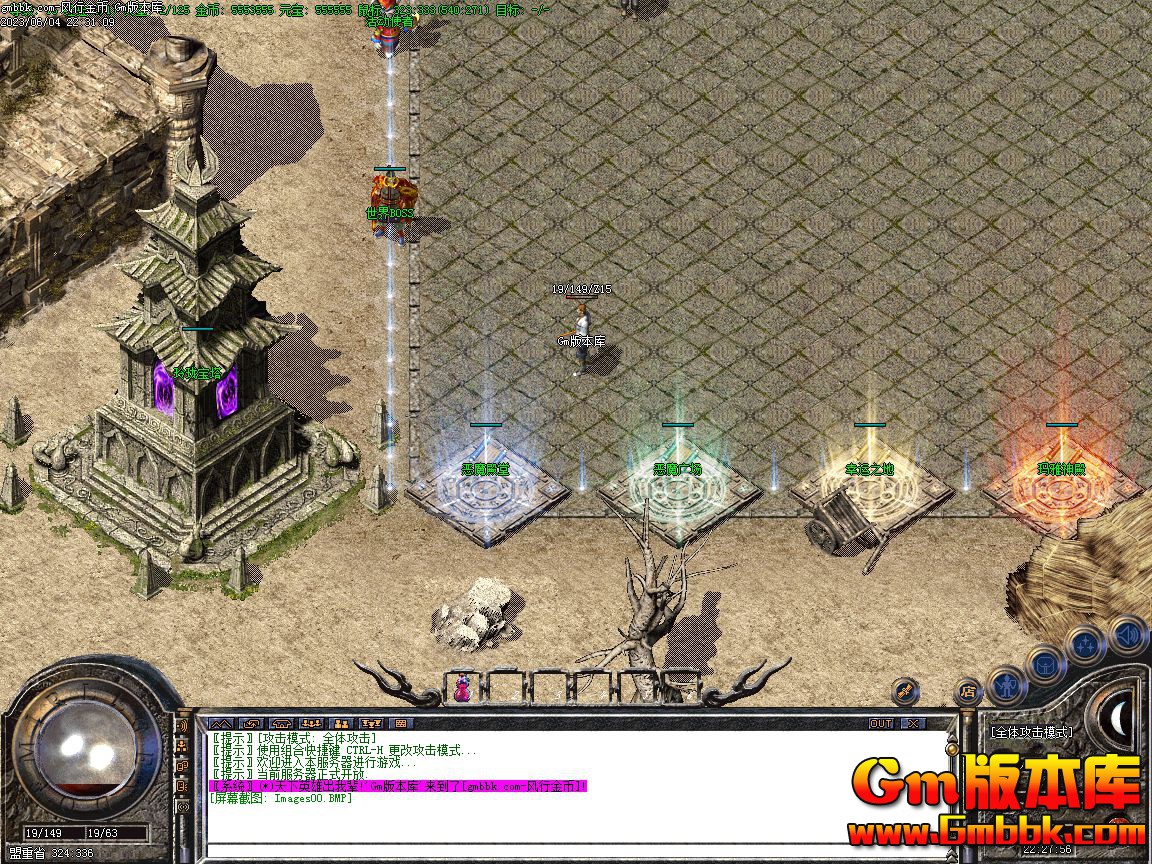The height and width of the screenshot is (864, 1152).
Task: Click the orange satellite round icon
Action: click(906, 691)
